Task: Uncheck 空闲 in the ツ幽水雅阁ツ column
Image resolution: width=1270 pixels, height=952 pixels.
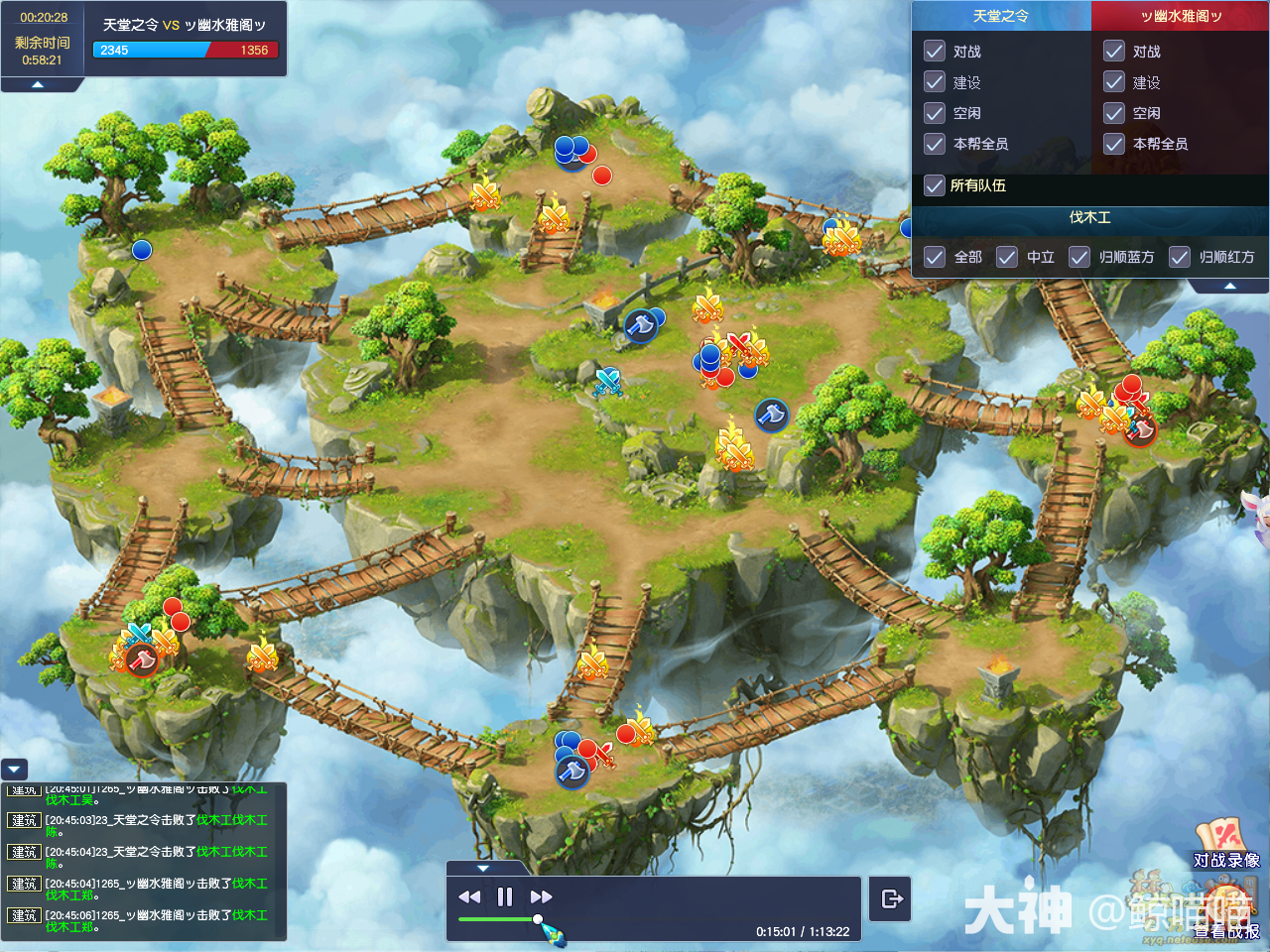Action: tap(1114, 113)
